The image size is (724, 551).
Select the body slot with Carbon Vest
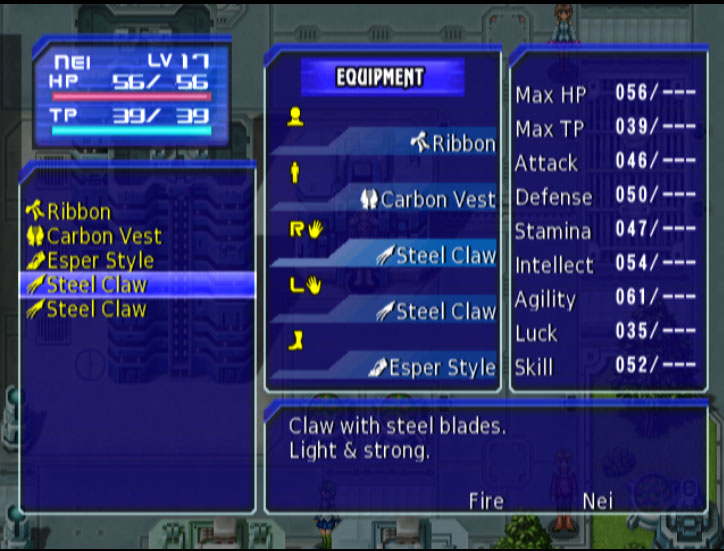click(x=428, y=200)
